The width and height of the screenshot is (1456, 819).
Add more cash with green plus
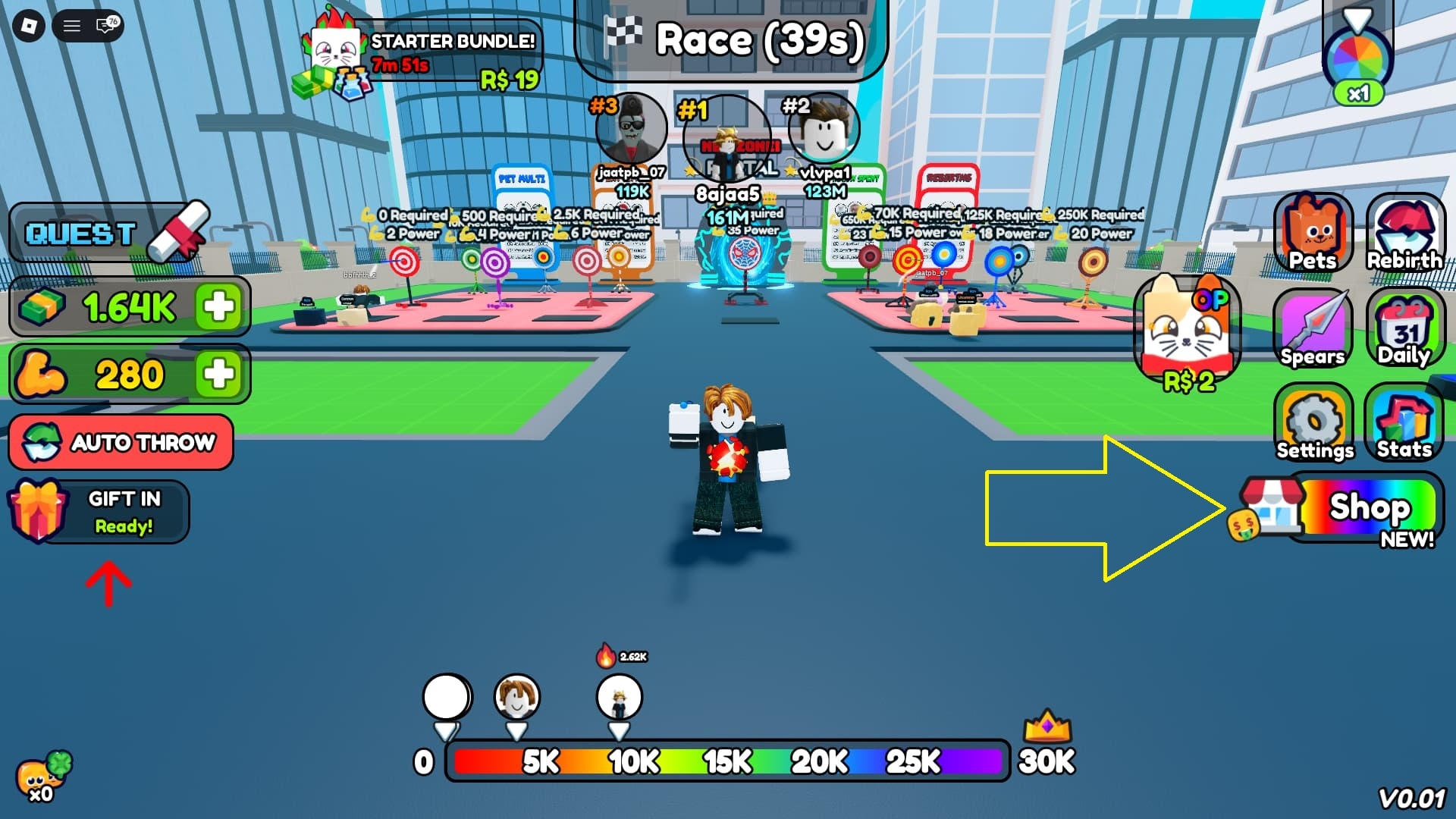218,307
